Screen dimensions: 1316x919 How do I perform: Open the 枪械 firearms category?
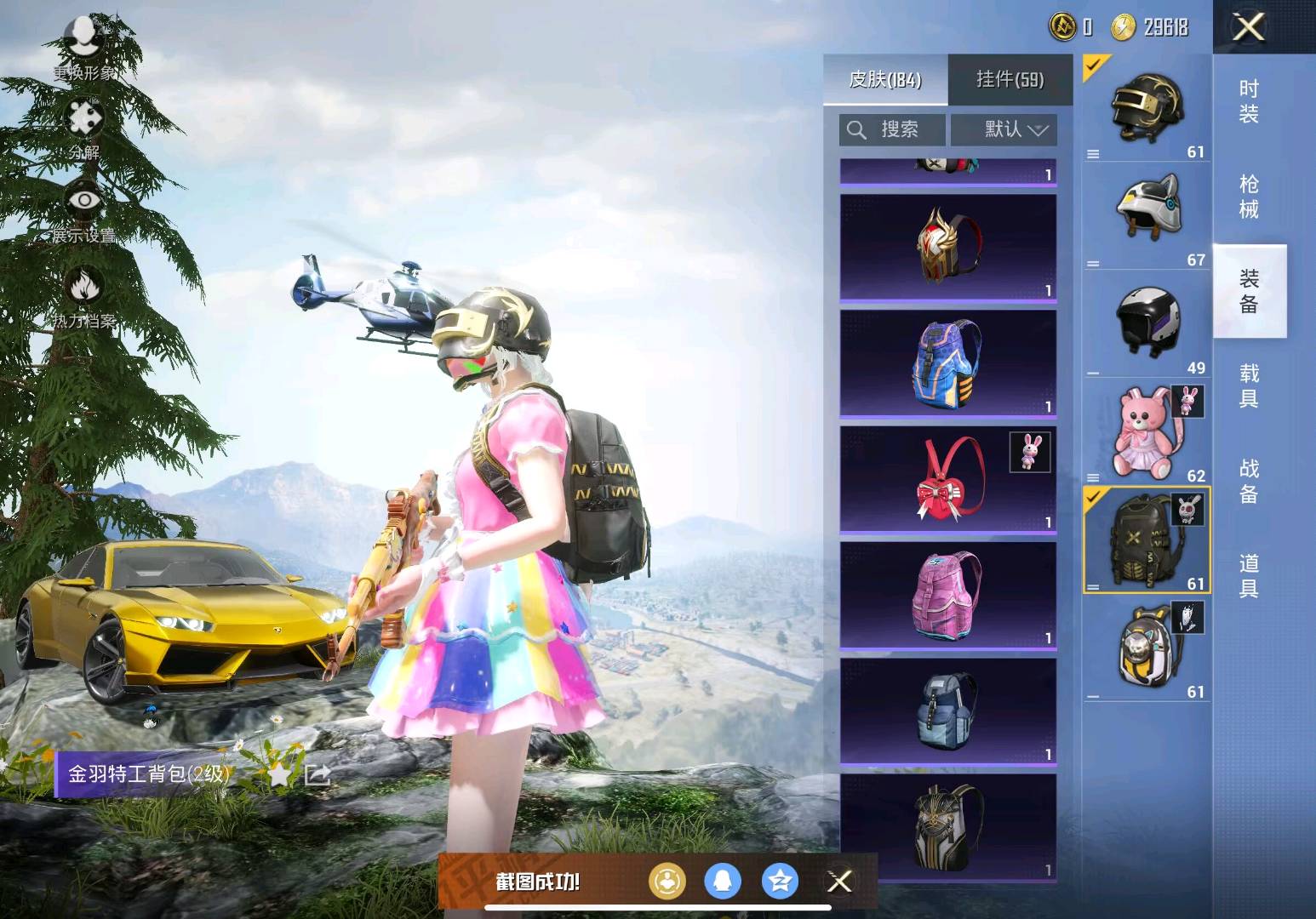pyautogui.click(x=1249, y=197)
